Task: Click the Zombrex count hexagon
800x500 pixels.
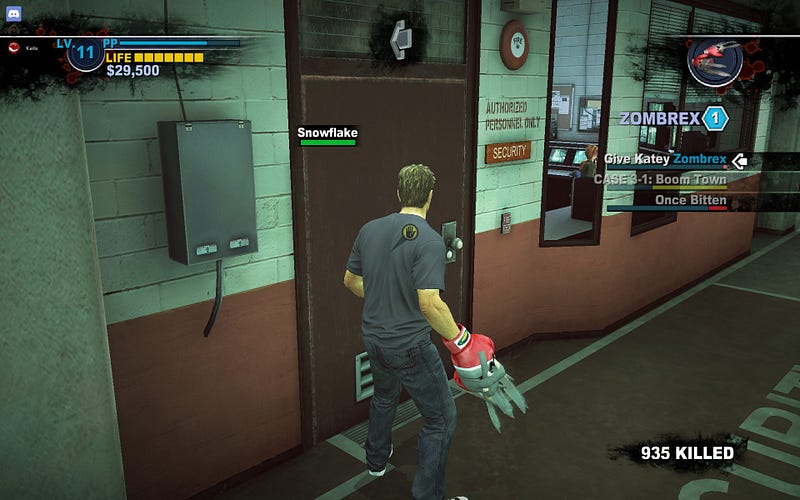Action: pyautogui.click(x=714, y=118)
